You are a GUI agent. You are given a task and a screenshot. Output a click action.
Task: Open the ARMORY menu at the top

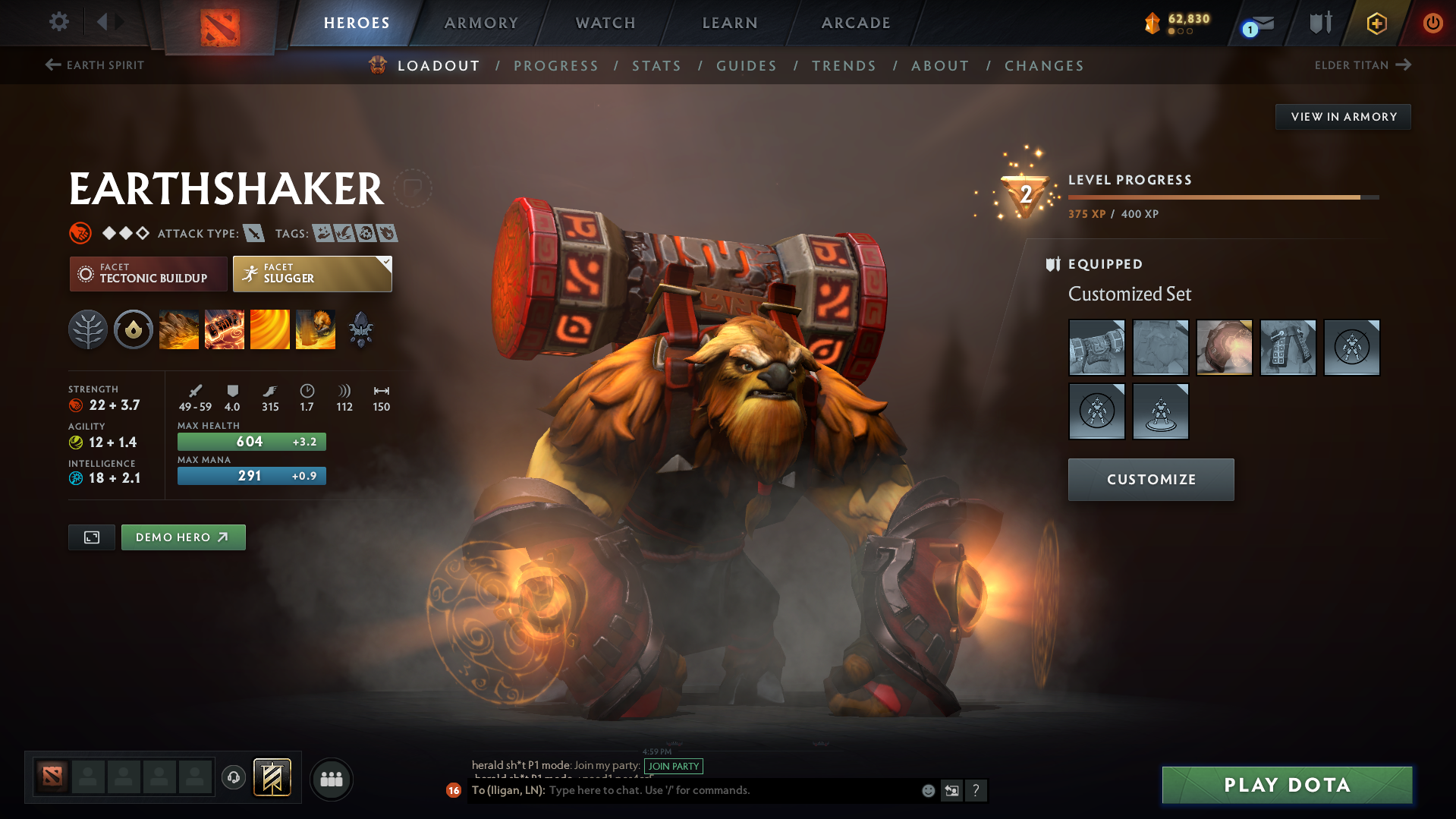point(481,23)
